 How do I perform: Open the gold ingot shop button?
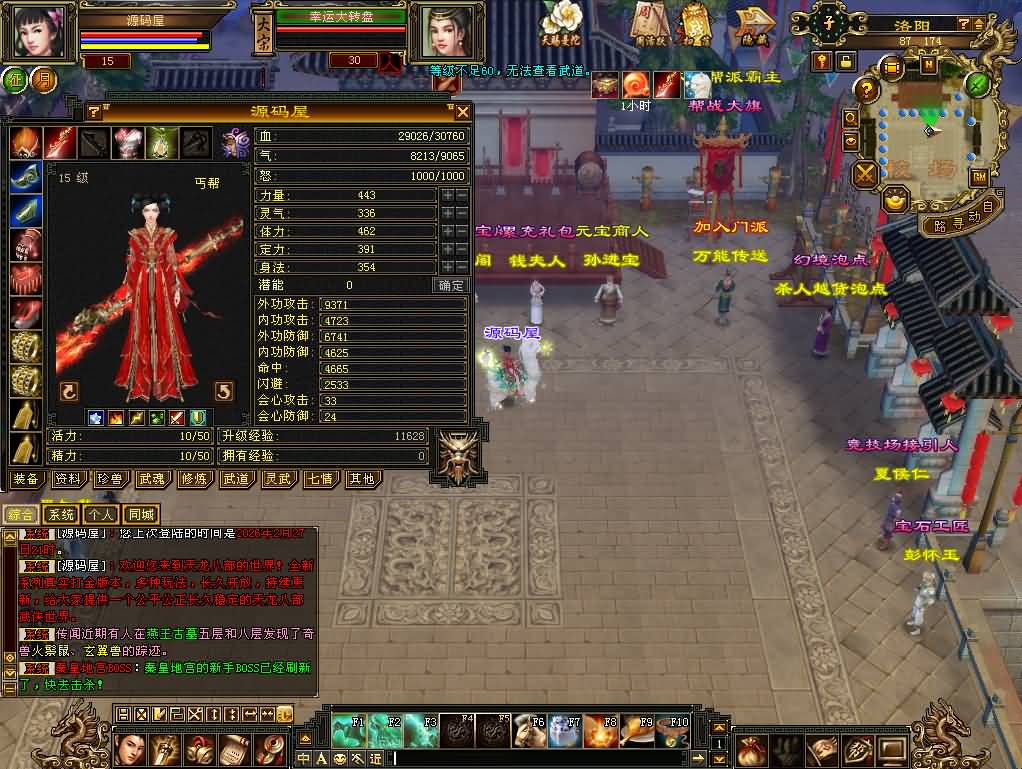coord(893,200)
